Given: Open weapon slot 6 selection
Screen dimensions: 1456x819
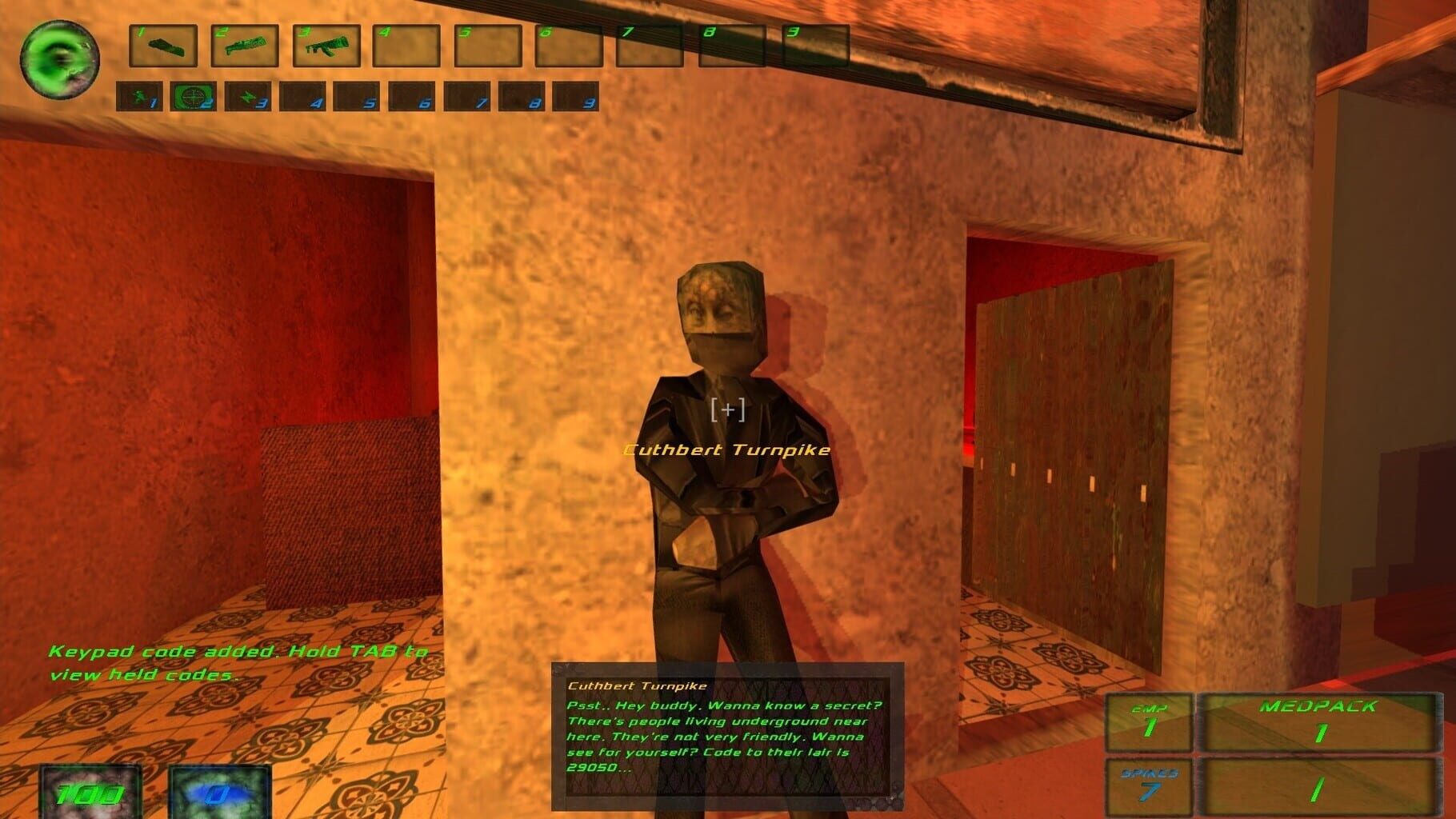Looking at the screenshot, I should [568, 45].
